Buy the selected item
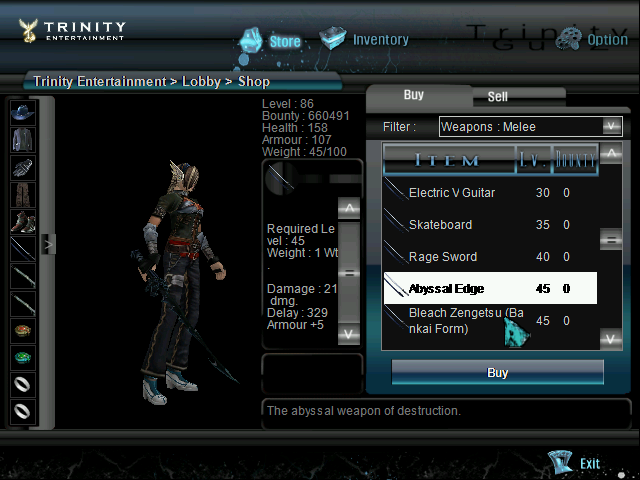This screenshot has width=640, height=480. (x=497, y=373)
